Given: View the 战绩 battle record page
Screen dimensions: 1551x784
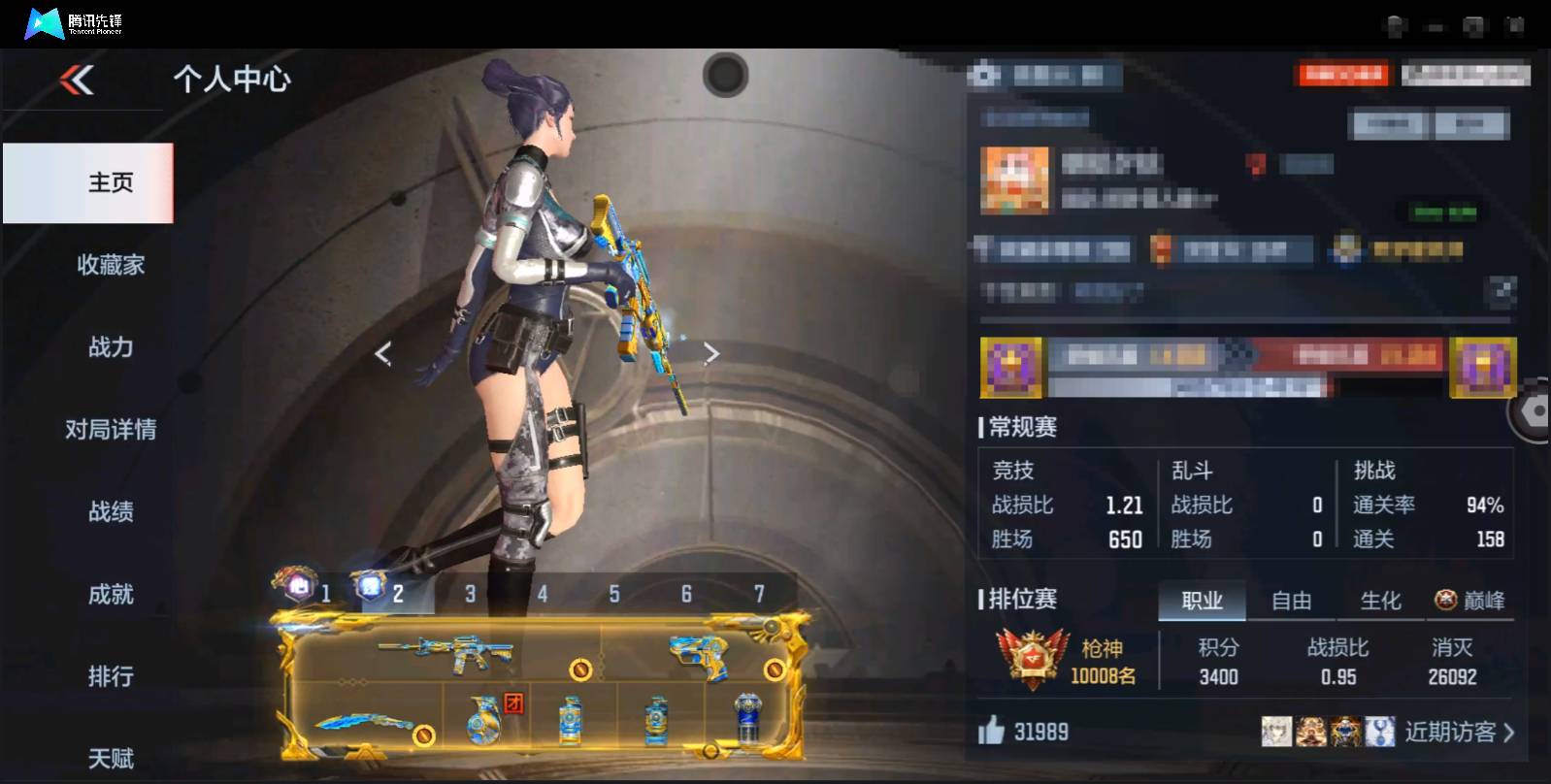Looking at the screenshot, I should click(110, 512).
